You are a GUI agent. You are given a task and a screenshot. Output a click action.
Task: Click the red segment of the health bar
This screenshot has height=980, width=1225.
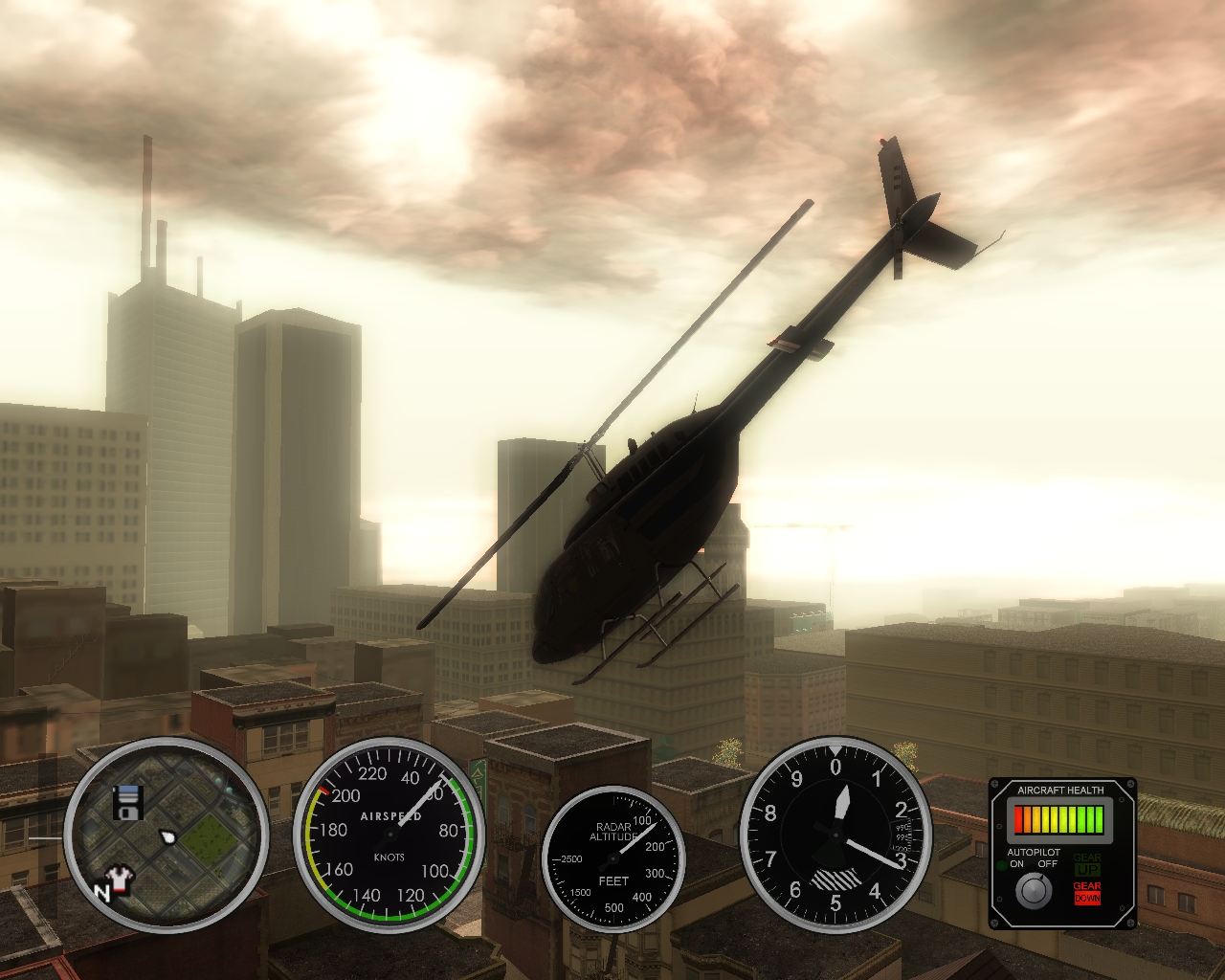[x=1018, y=820]
